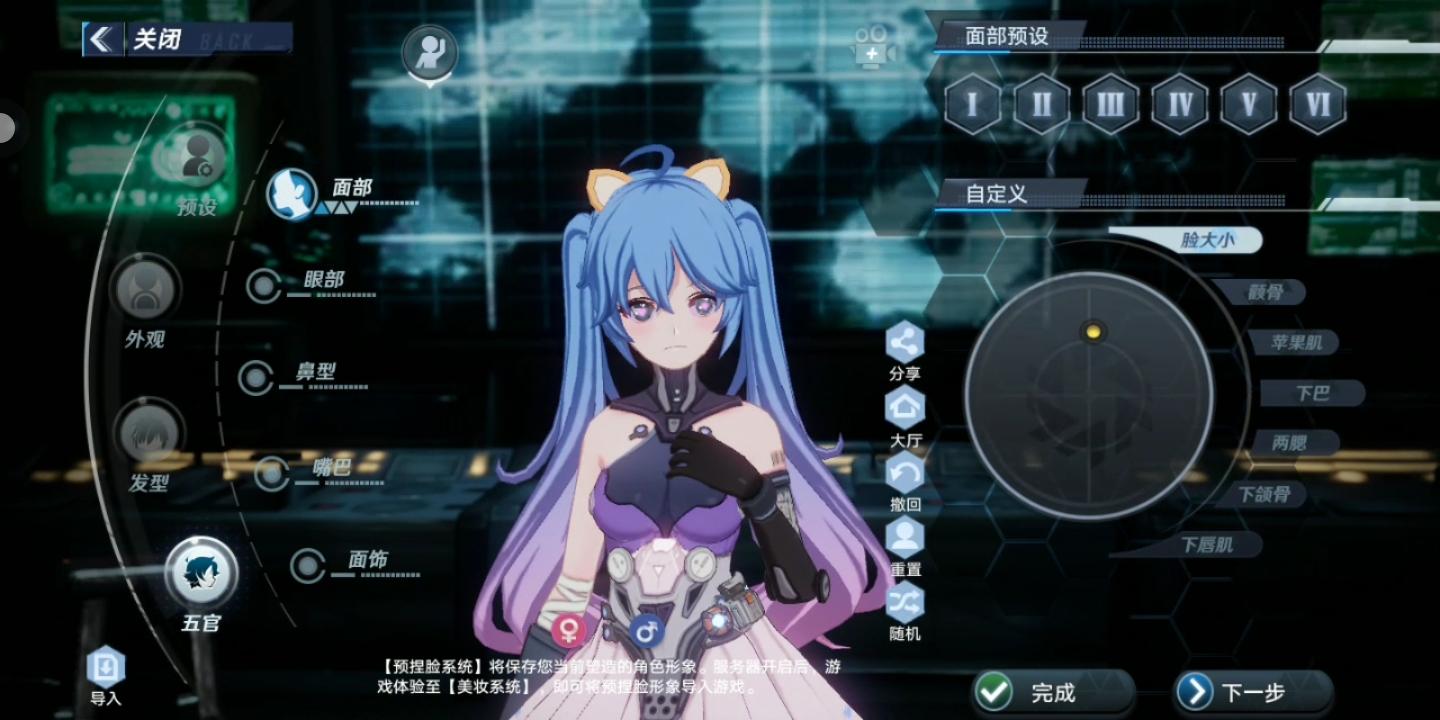Select the female gender symbol
The image size is (1440, 720).
pyautogui.click(x=571, y=629)
